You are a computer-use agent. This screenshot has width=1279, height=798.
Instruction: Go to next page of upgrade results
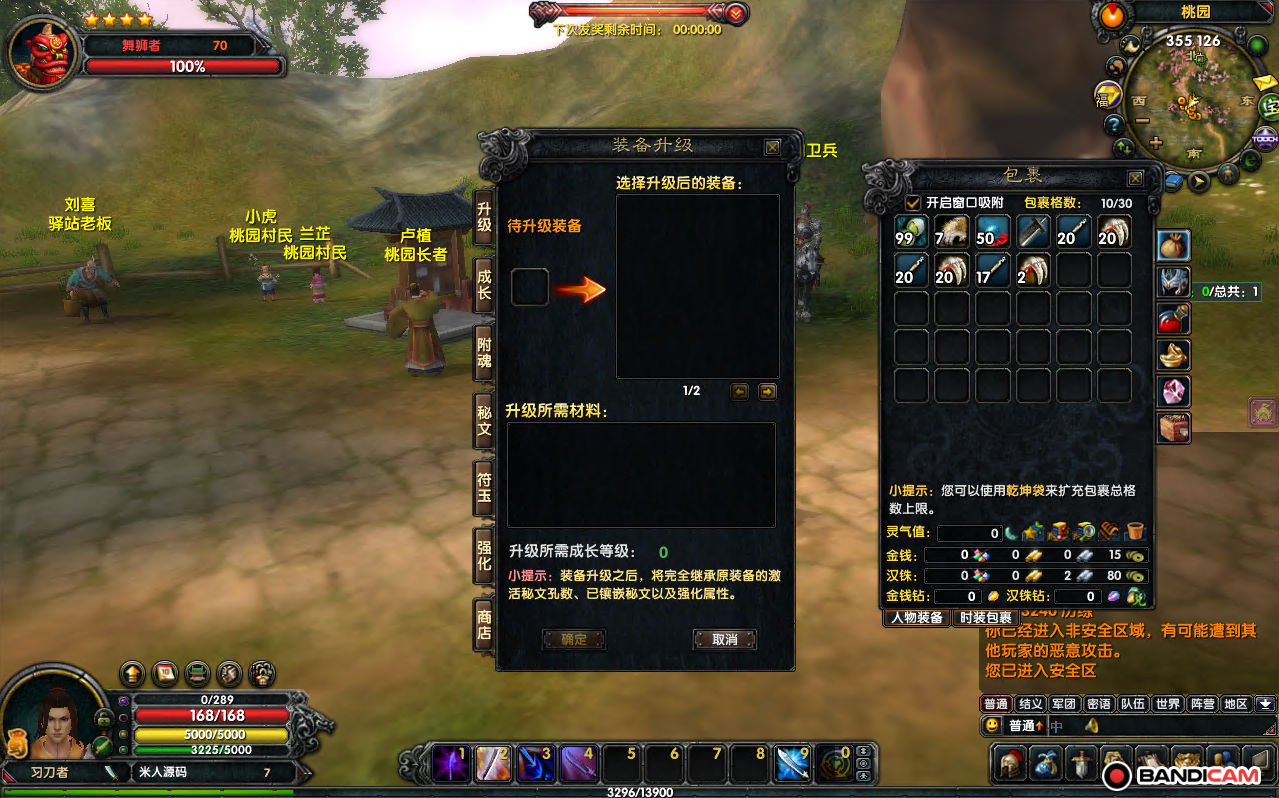tap(767, 392)
